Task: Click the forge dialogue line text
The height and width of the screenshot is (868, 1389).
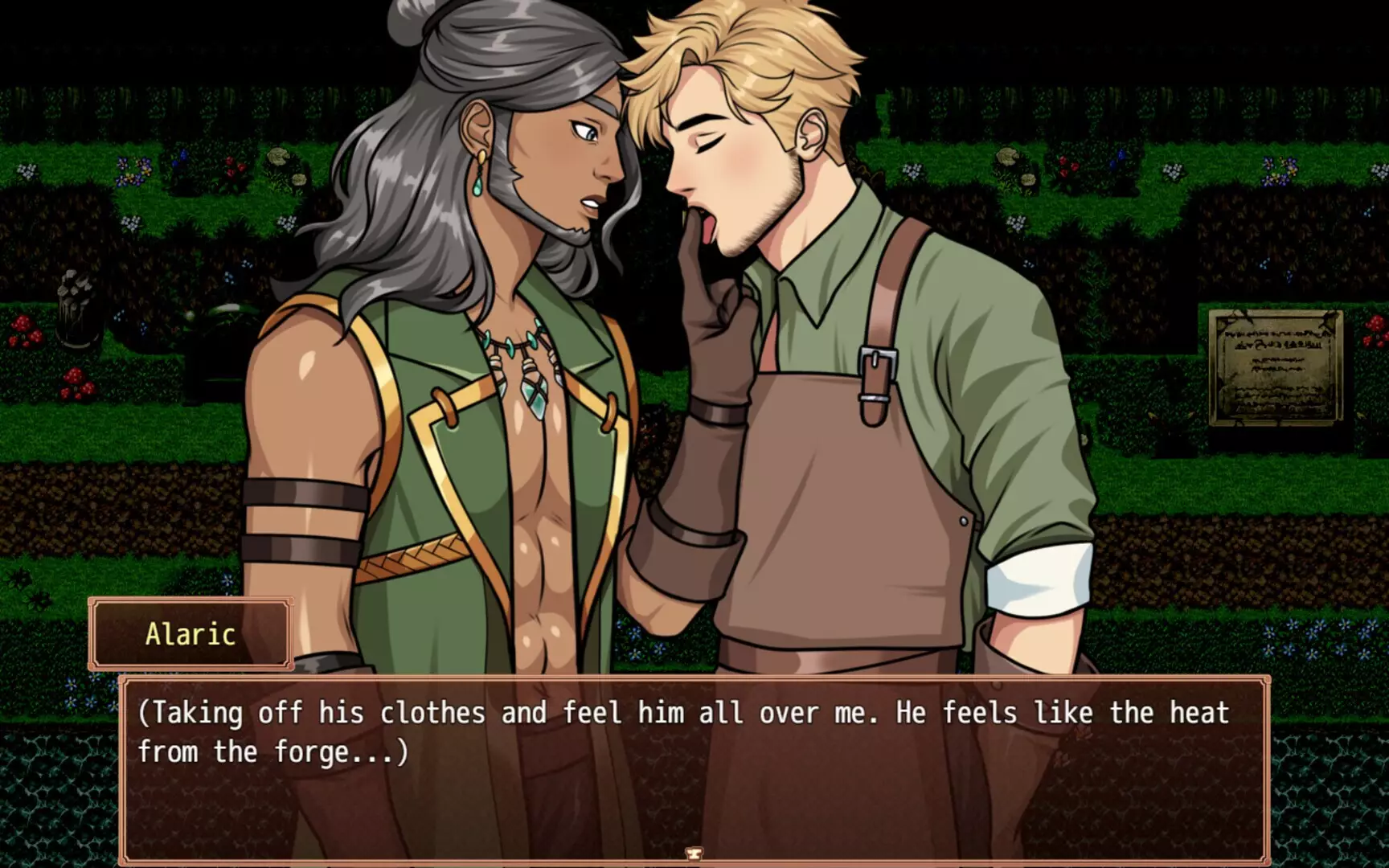Action: point(273,751)
